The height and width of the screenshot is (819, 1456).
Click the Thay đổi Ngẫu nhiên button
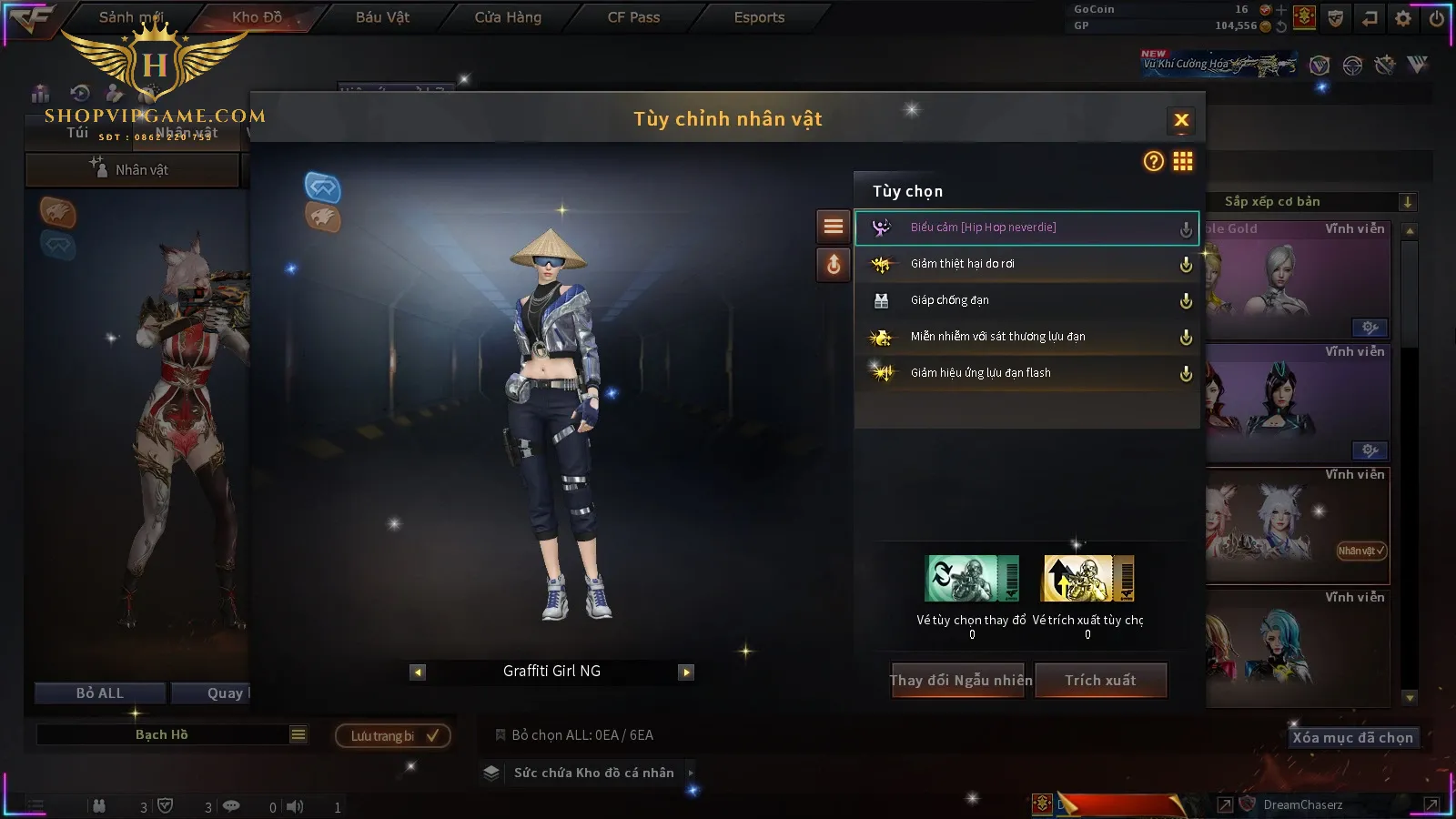pyautogui.click(x=960, y=681)
